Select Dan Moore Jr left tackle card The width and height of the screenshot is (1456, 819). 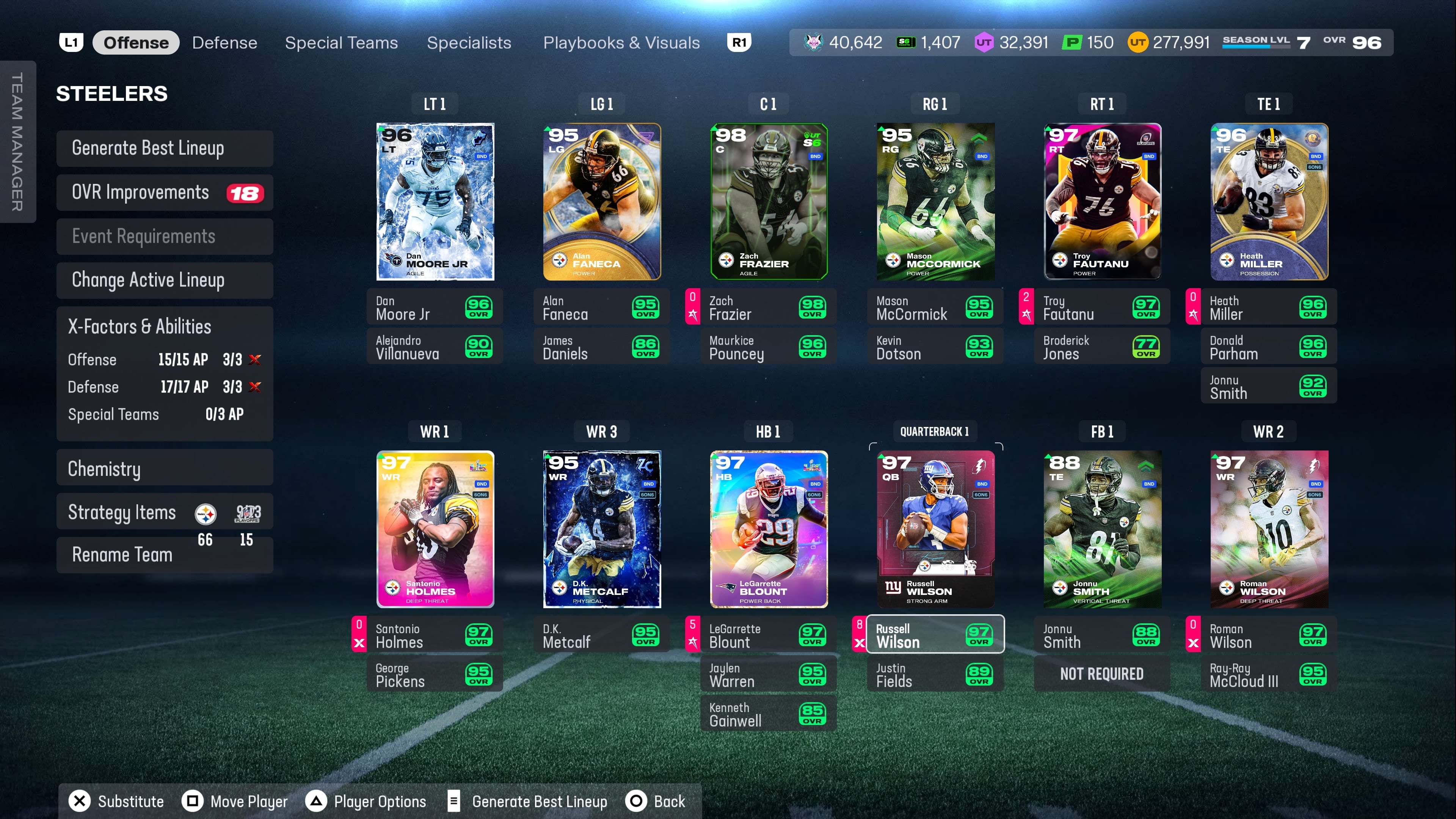[435, 202]
